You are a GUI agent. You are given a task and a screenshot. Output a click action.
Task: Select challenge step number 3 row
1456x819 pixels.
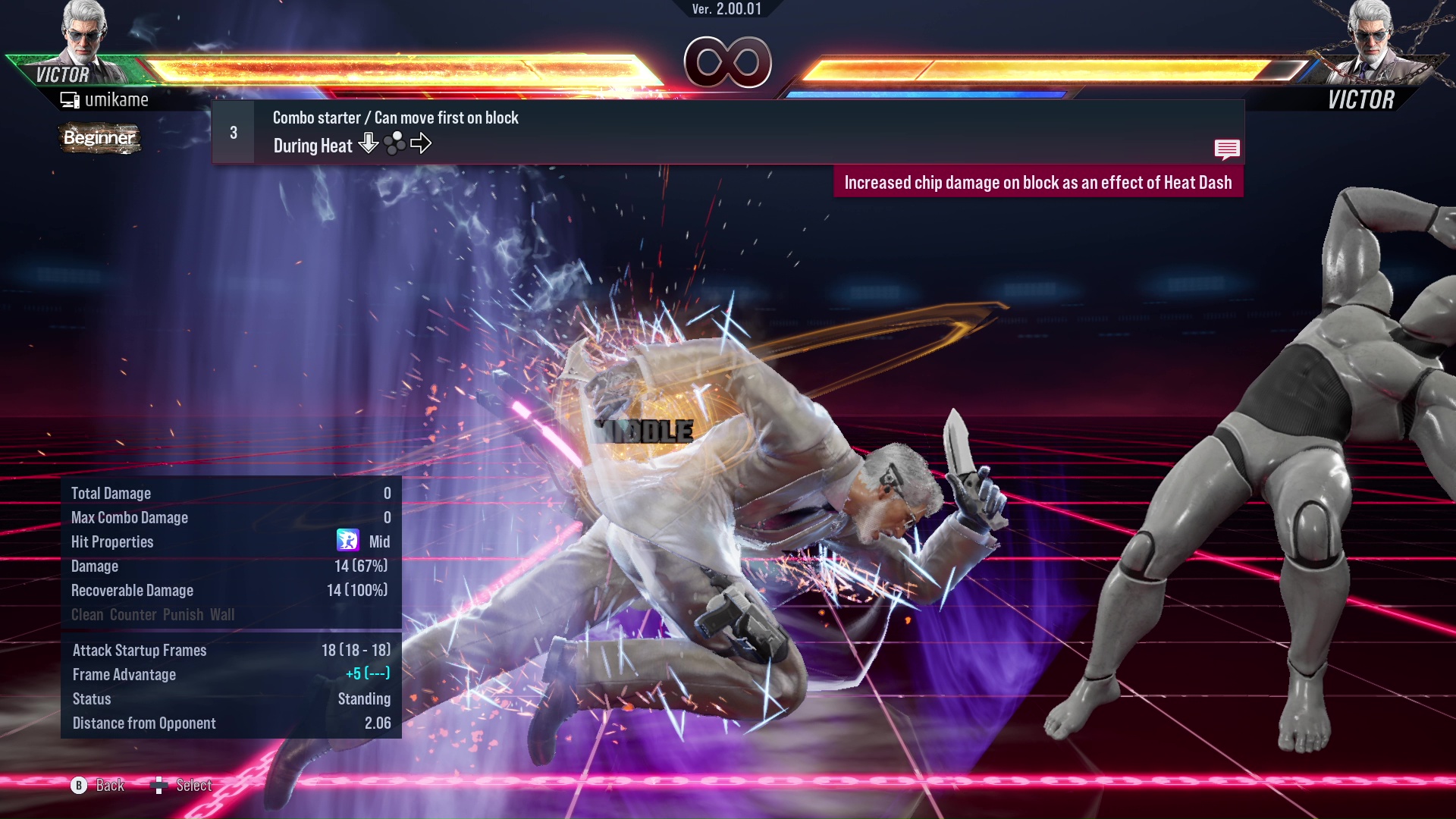[x=231, y=132]
